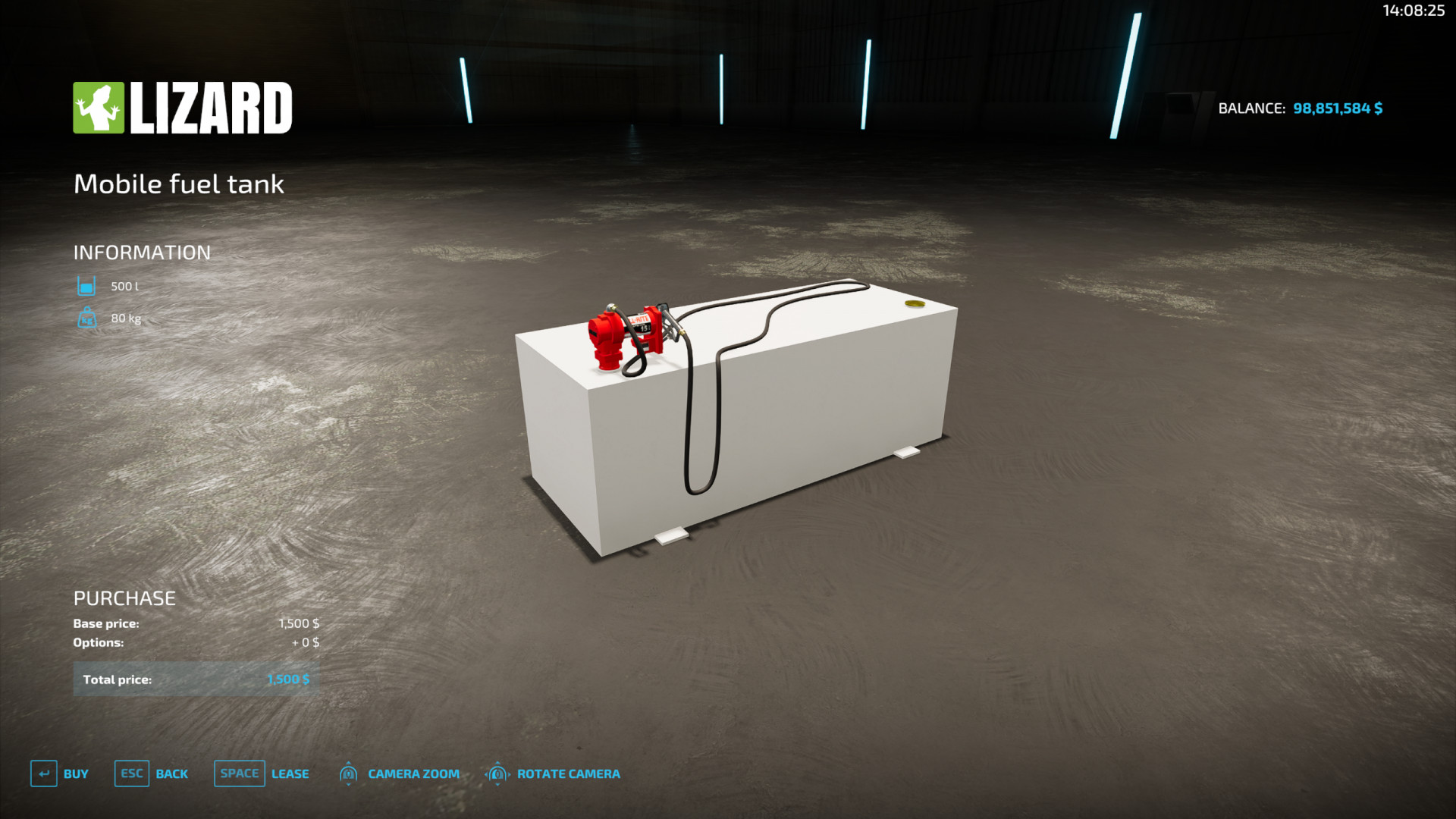Select the INFORMATION section heading
The height and width of the screenshot is (819, 1456).
click(142, 252)
